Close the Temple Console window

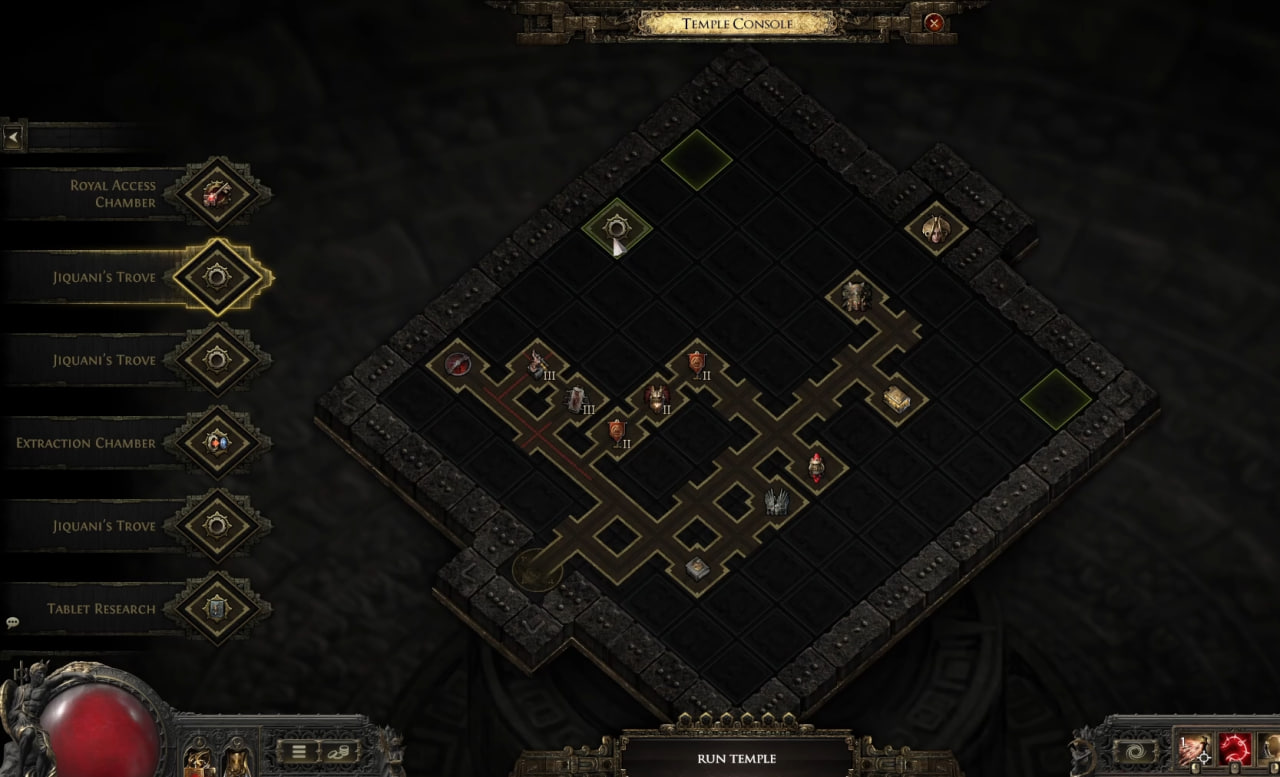pos(933,22)
